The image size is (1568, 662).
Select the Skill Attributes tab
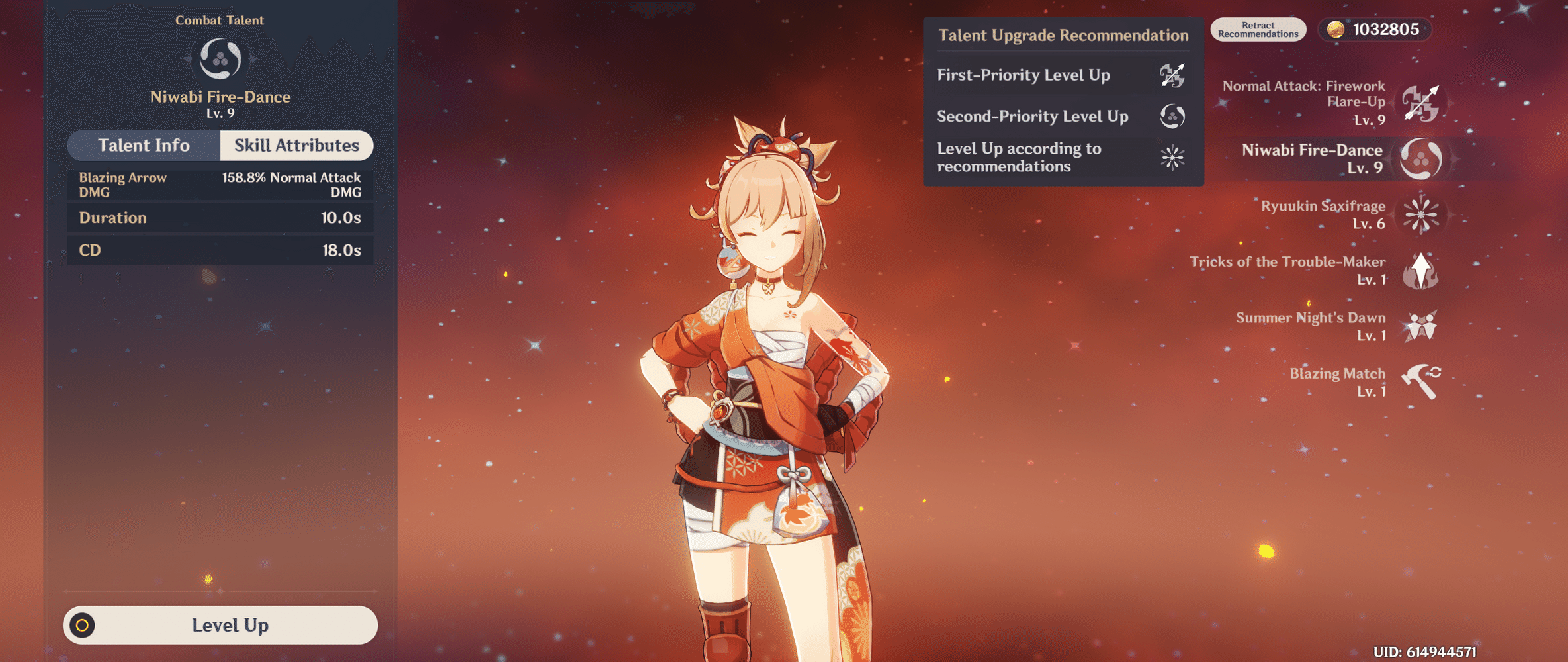296,145
